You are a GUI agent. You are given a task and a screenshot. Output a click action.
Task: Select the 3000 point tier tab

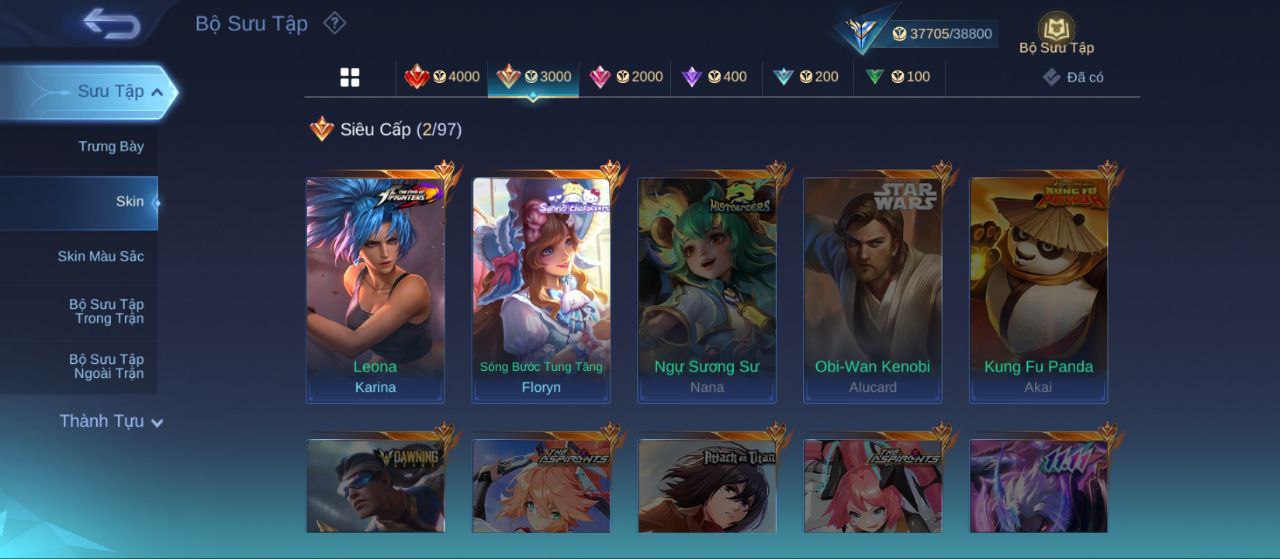click(533, 77)
